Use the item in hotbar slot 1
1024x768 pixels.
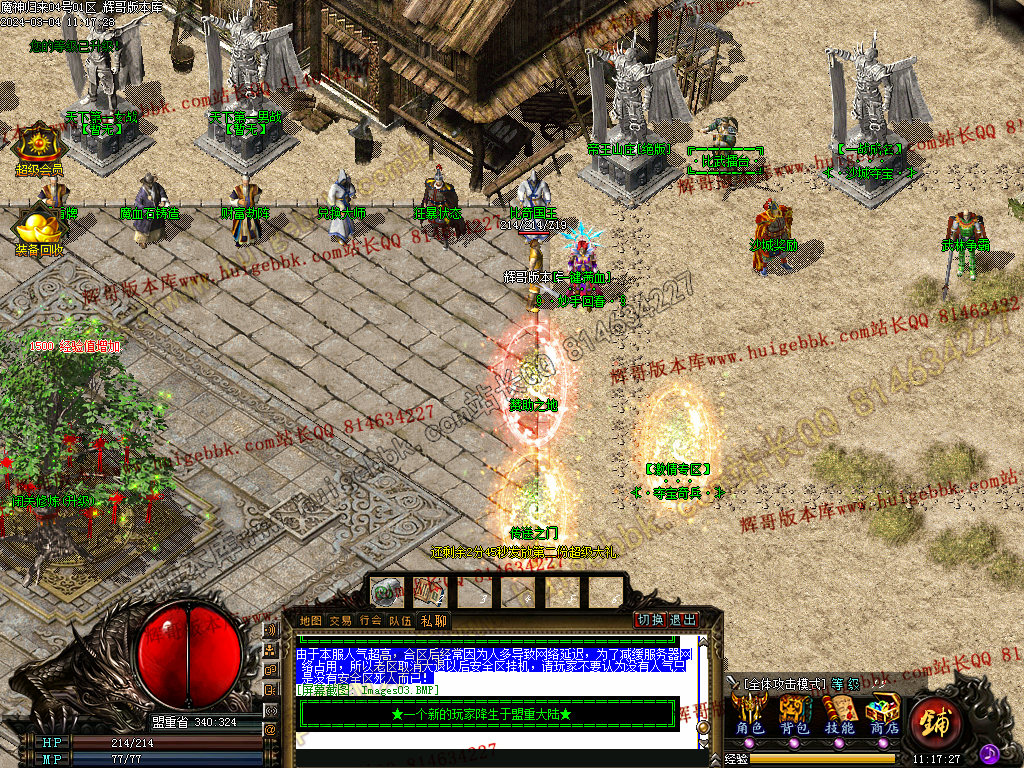coord(387,592)
